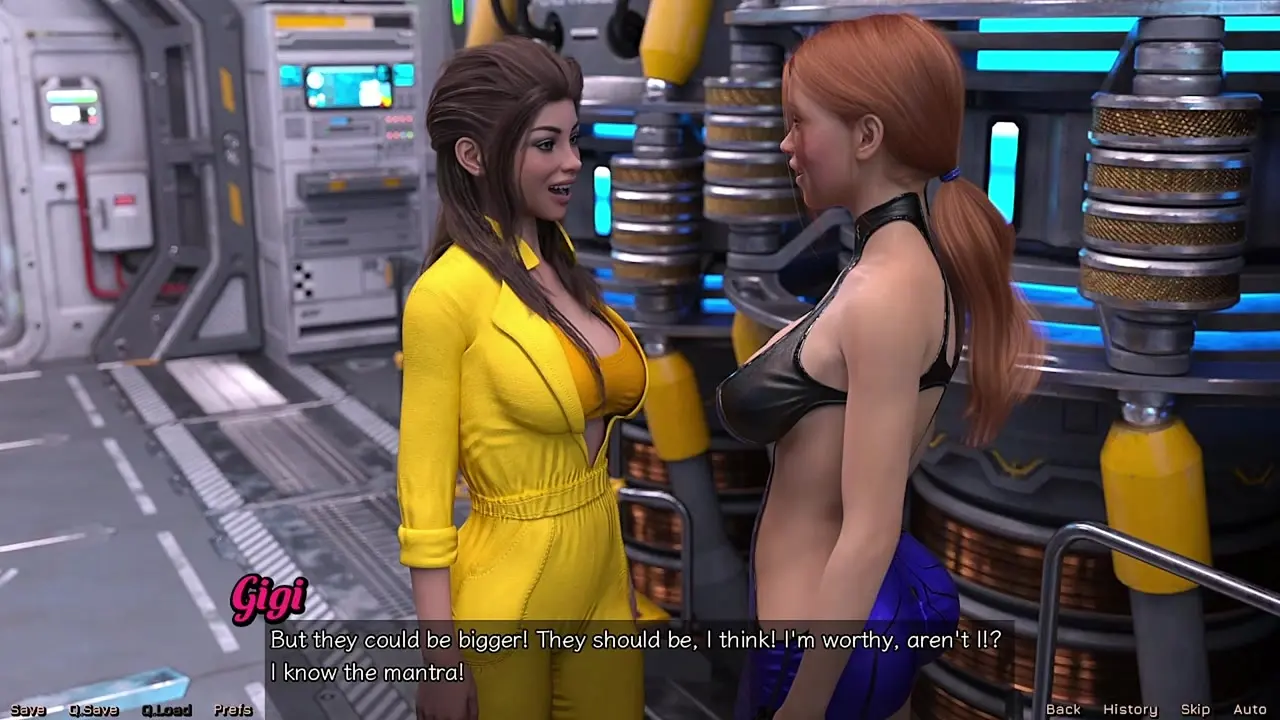The image size is (1280, 720).
Task: Activate Skip mode
Action: click(x=1195, y=709)
